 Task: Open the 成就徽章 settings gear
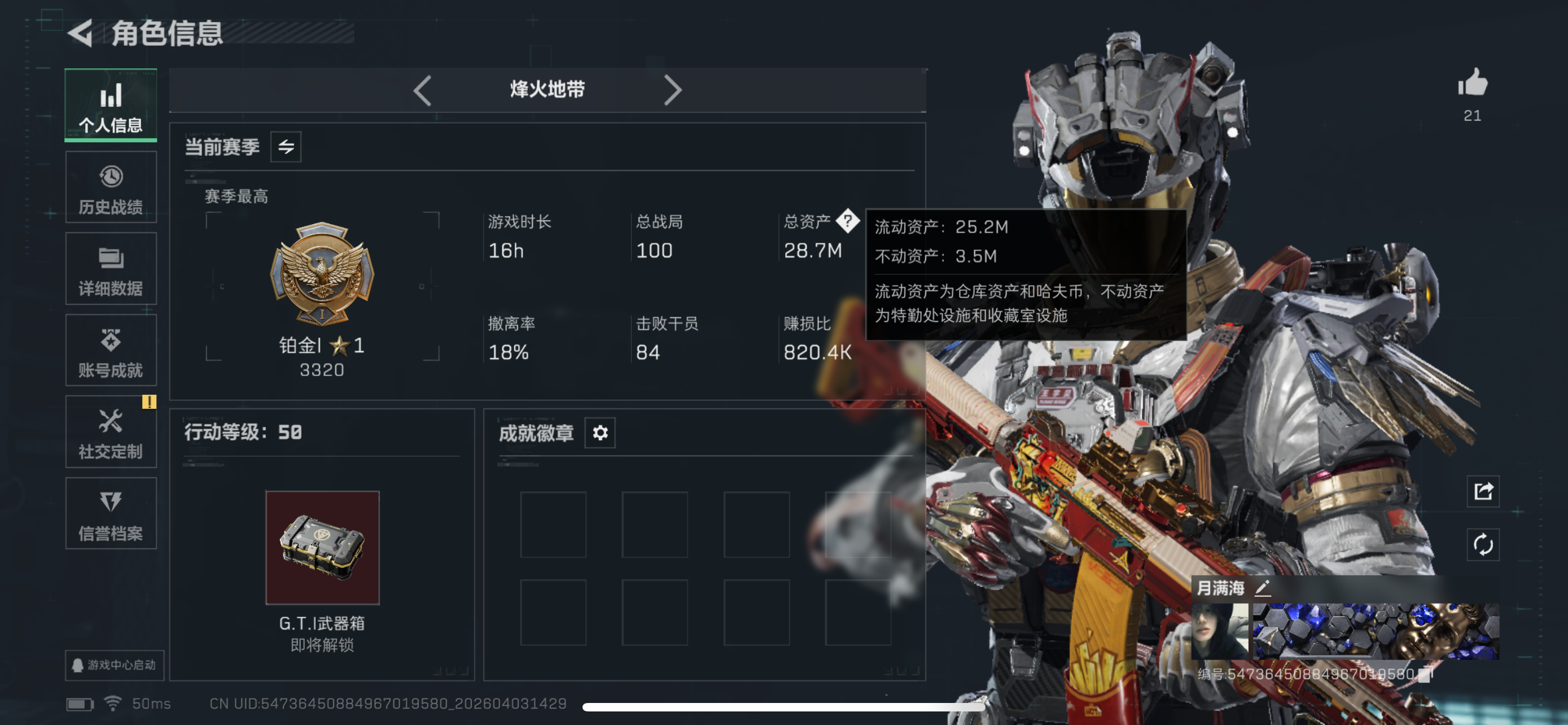(x=599, y=433)
